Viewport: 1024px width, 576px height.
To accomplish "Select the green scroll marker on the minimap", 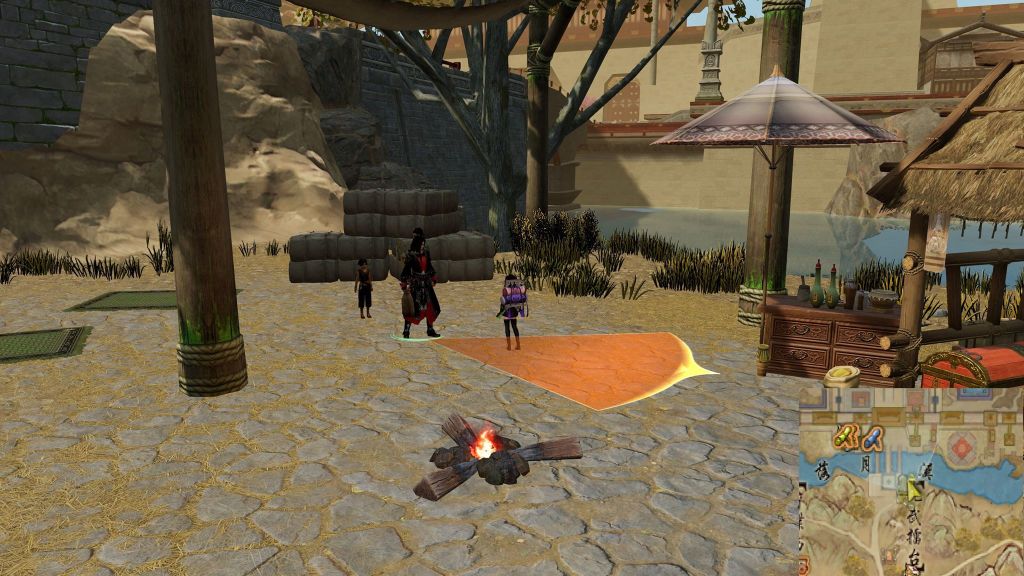I will 846,435.
